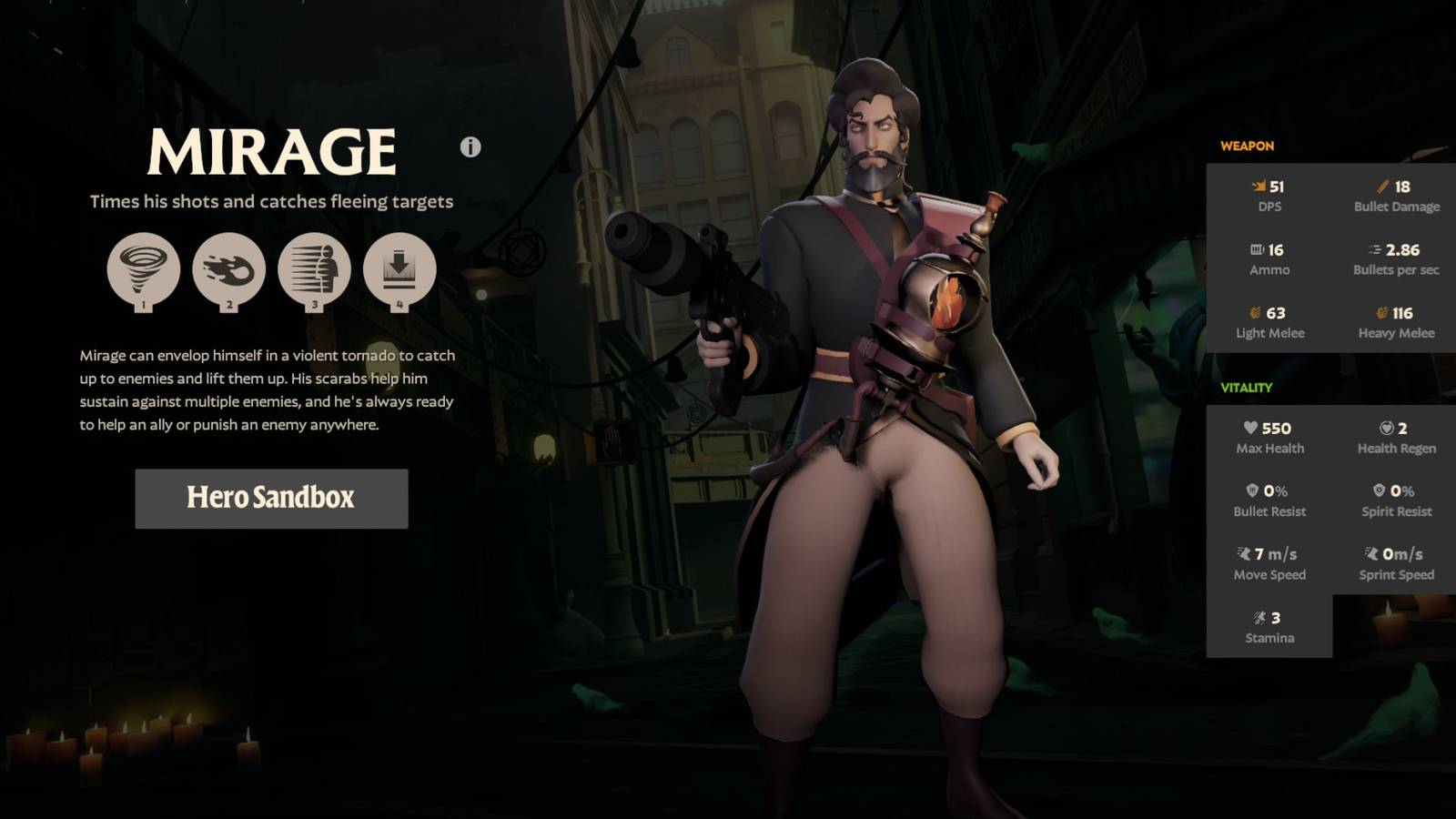Image resolution: width=1456 pixels, height=819 pixels.
Task: Select the WEAPON section header
Action: click(1246, 147)
